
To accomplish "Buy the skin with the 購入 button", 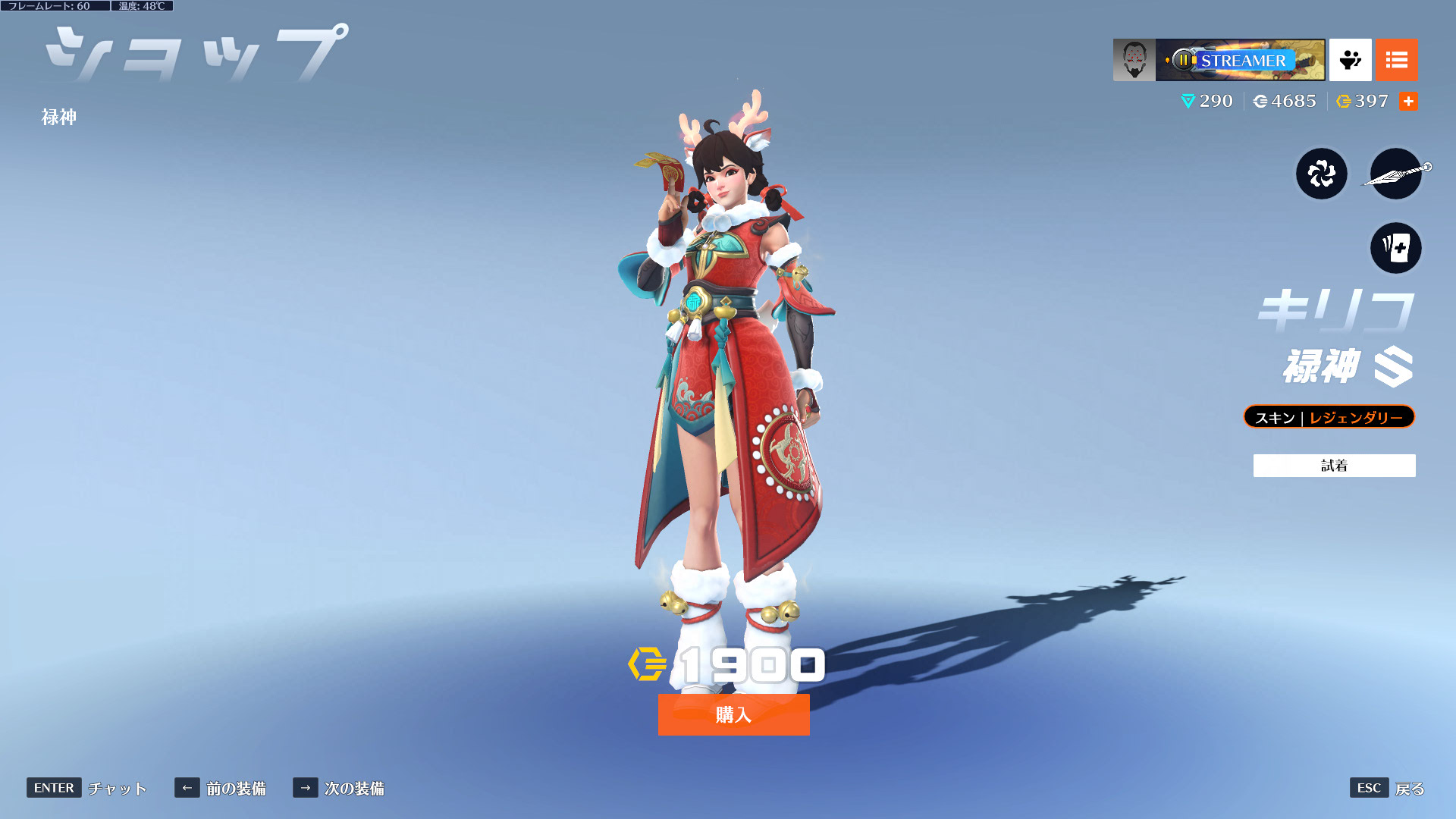I will [733, 714].
